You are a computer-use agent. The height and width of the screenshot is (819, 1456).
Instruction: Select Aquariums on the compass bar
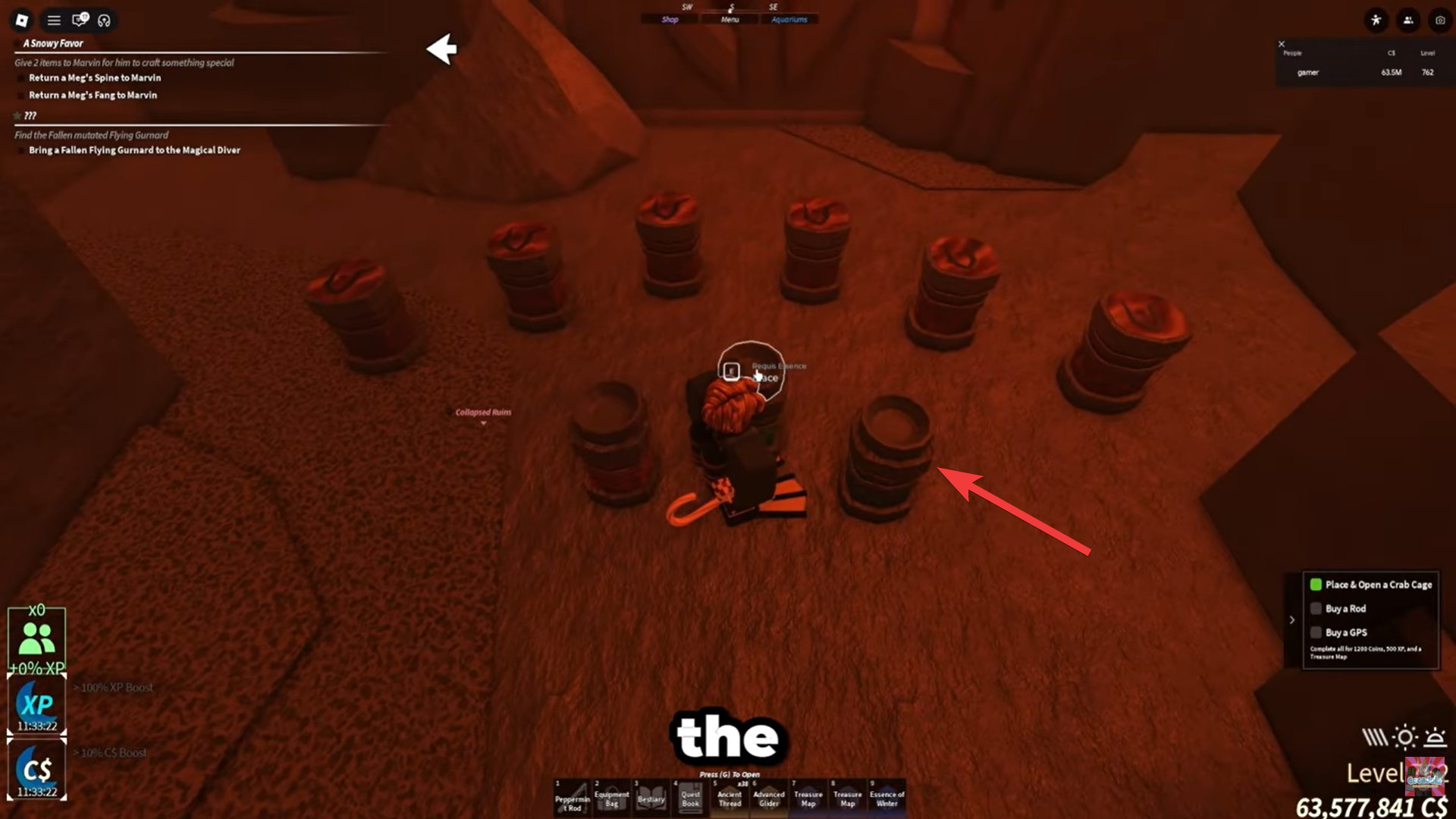(789, 20)
